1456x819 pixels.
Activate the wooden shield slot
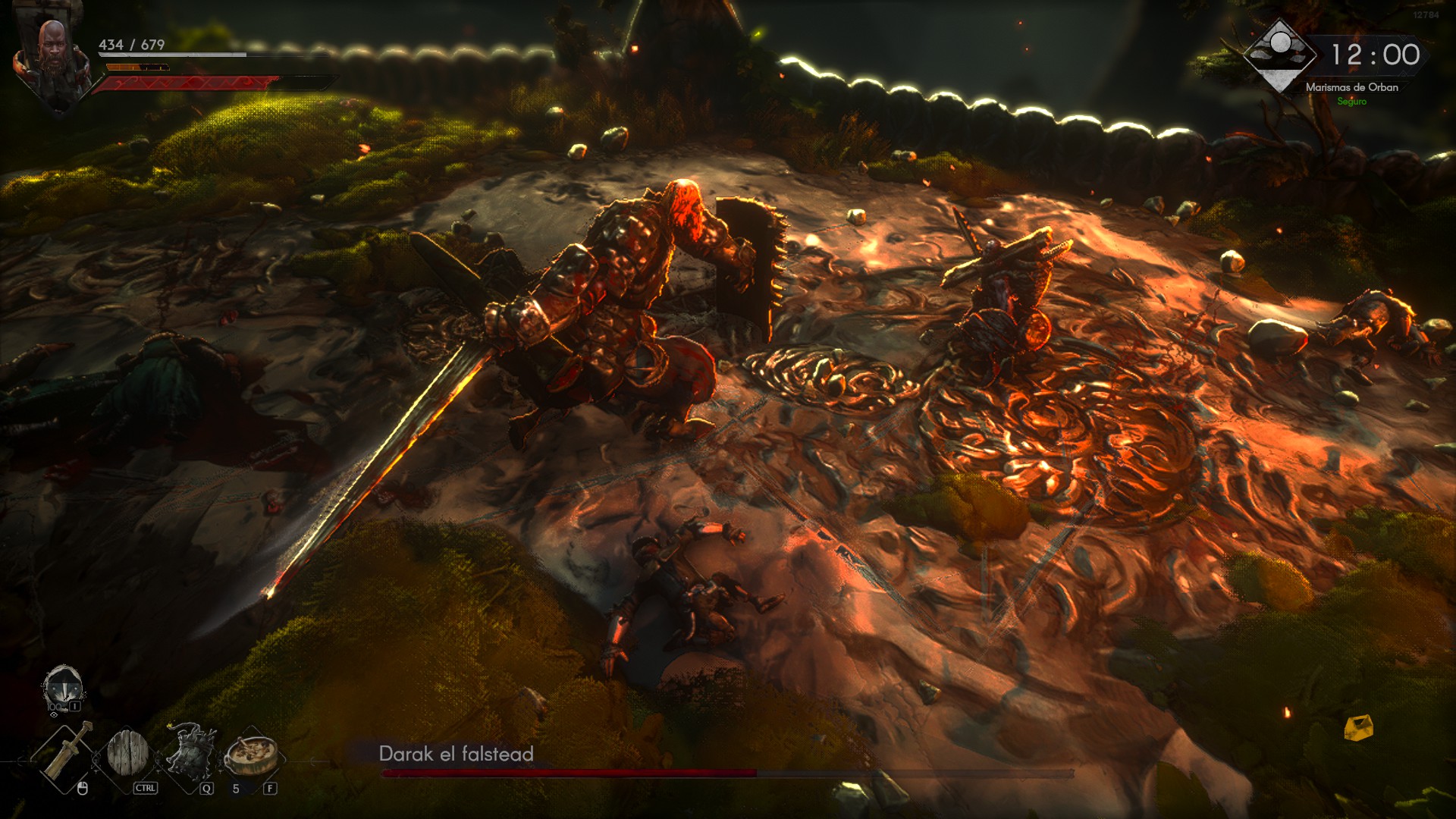click(127, 753)
